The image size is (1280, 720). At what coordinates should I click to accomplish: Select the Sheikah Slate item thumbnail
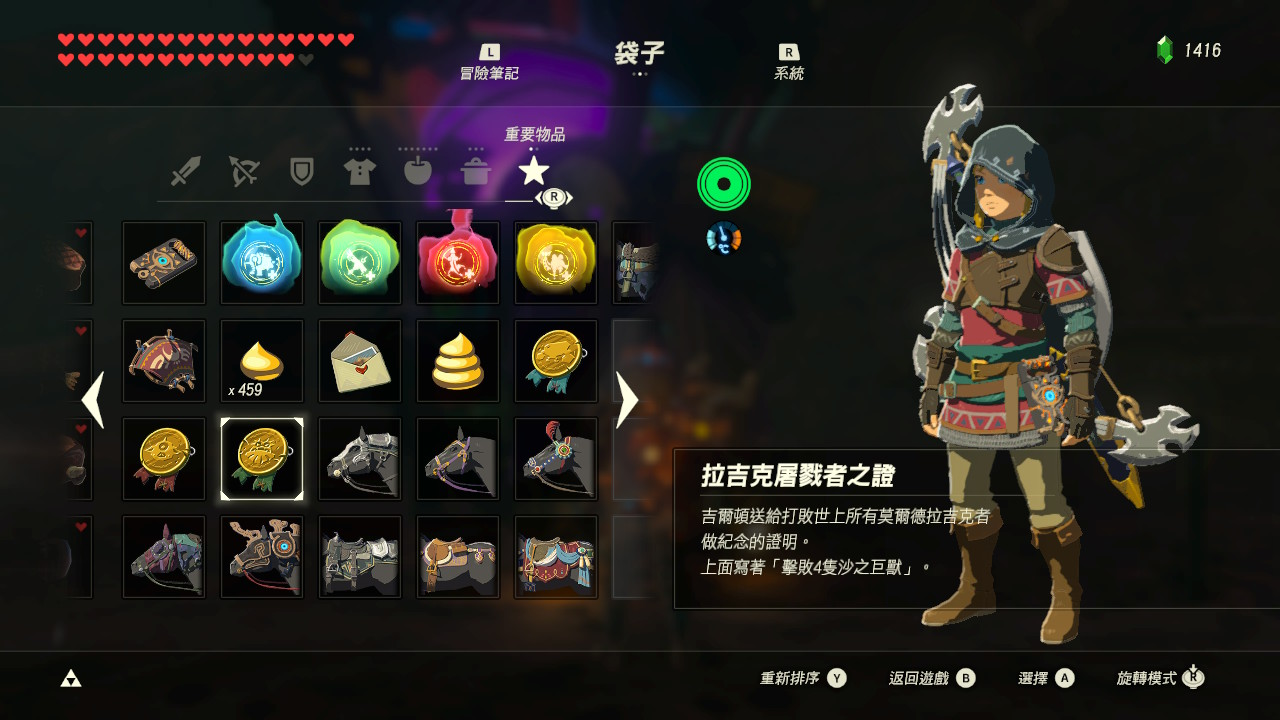163,263
